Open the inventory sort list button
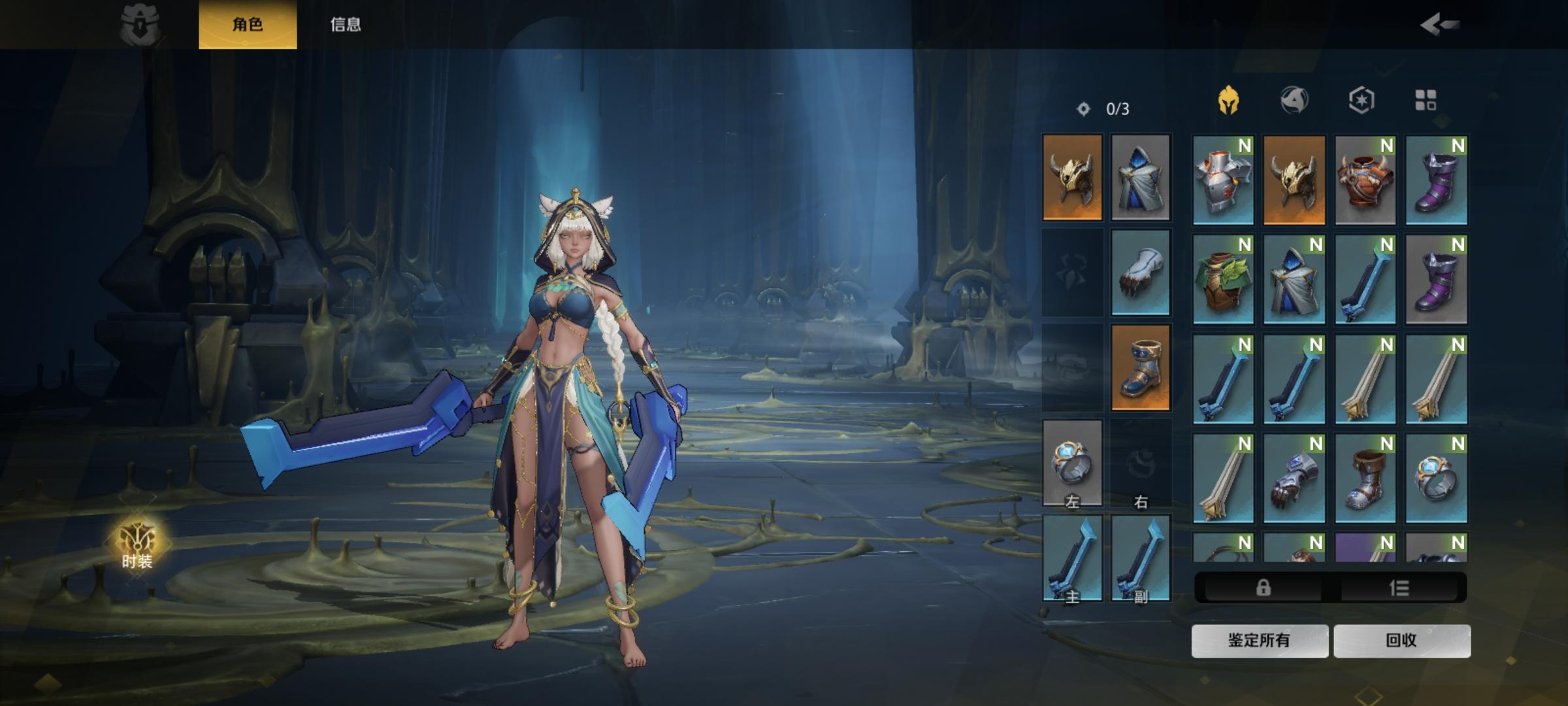Screen dimensions: 1568x706 tap(1399, 588)
